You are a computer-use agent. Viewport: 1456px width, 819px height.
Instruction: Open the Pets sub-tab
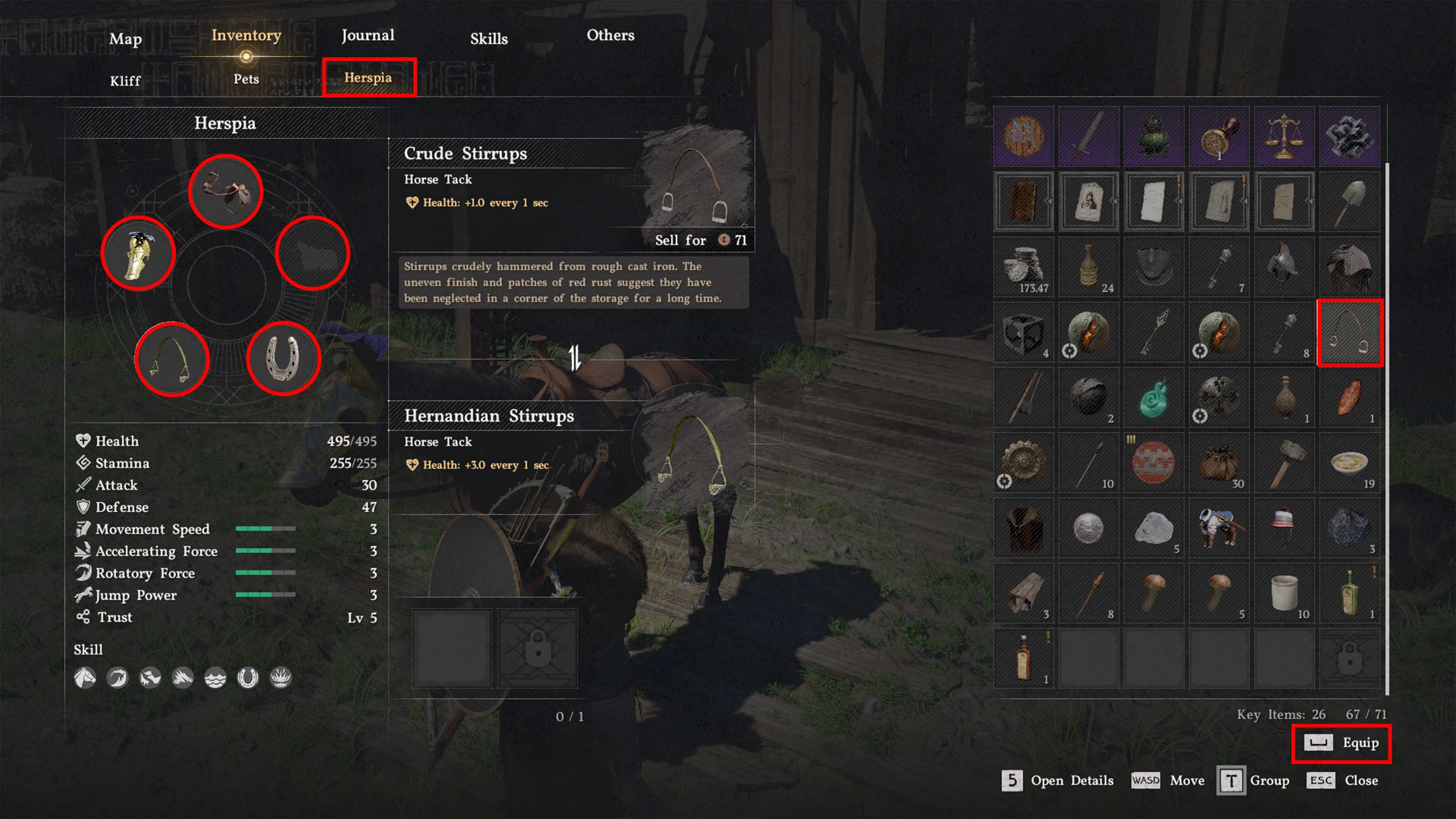coord(246,79)
